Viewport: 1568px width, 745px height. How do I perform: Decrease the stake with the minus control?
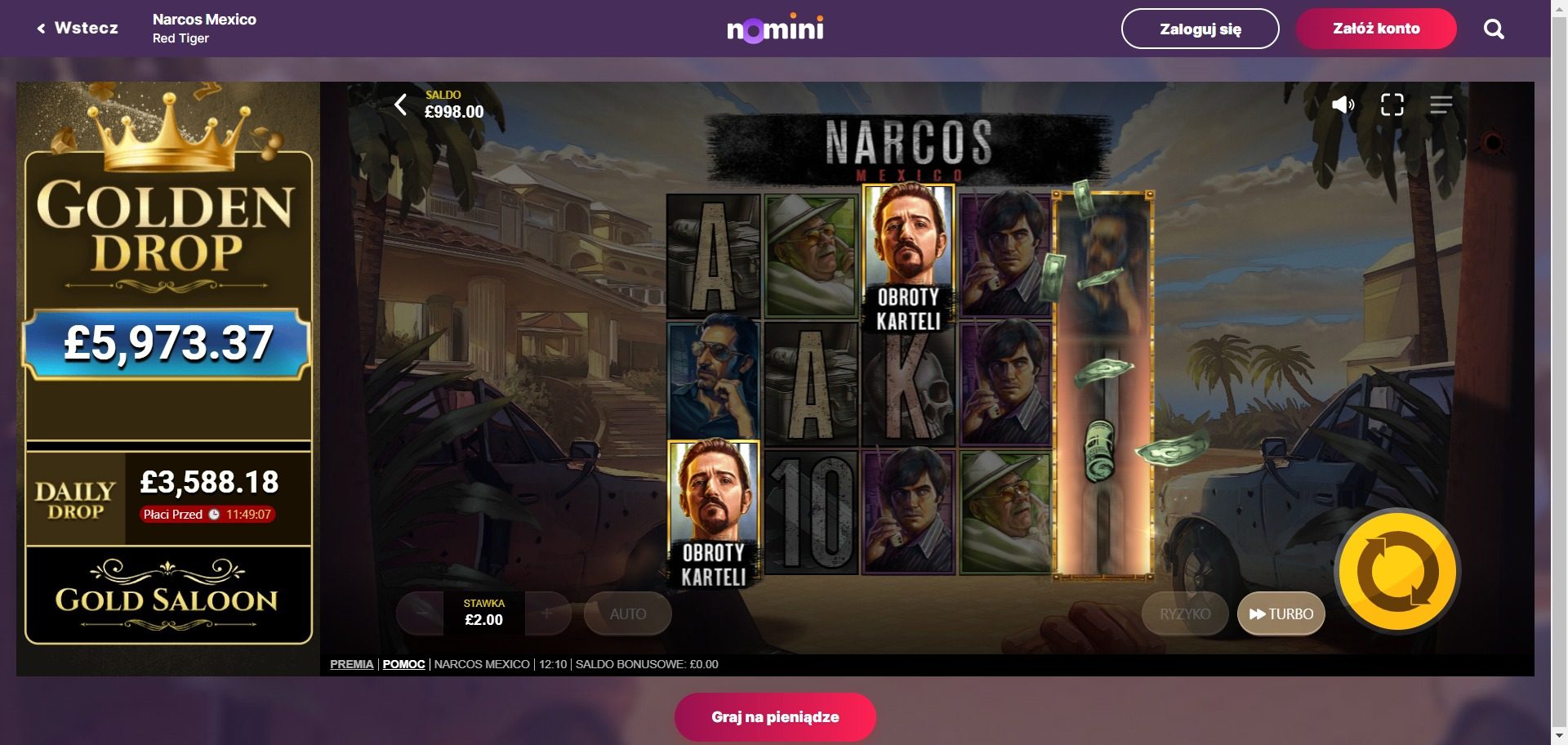tap(421, 613)
